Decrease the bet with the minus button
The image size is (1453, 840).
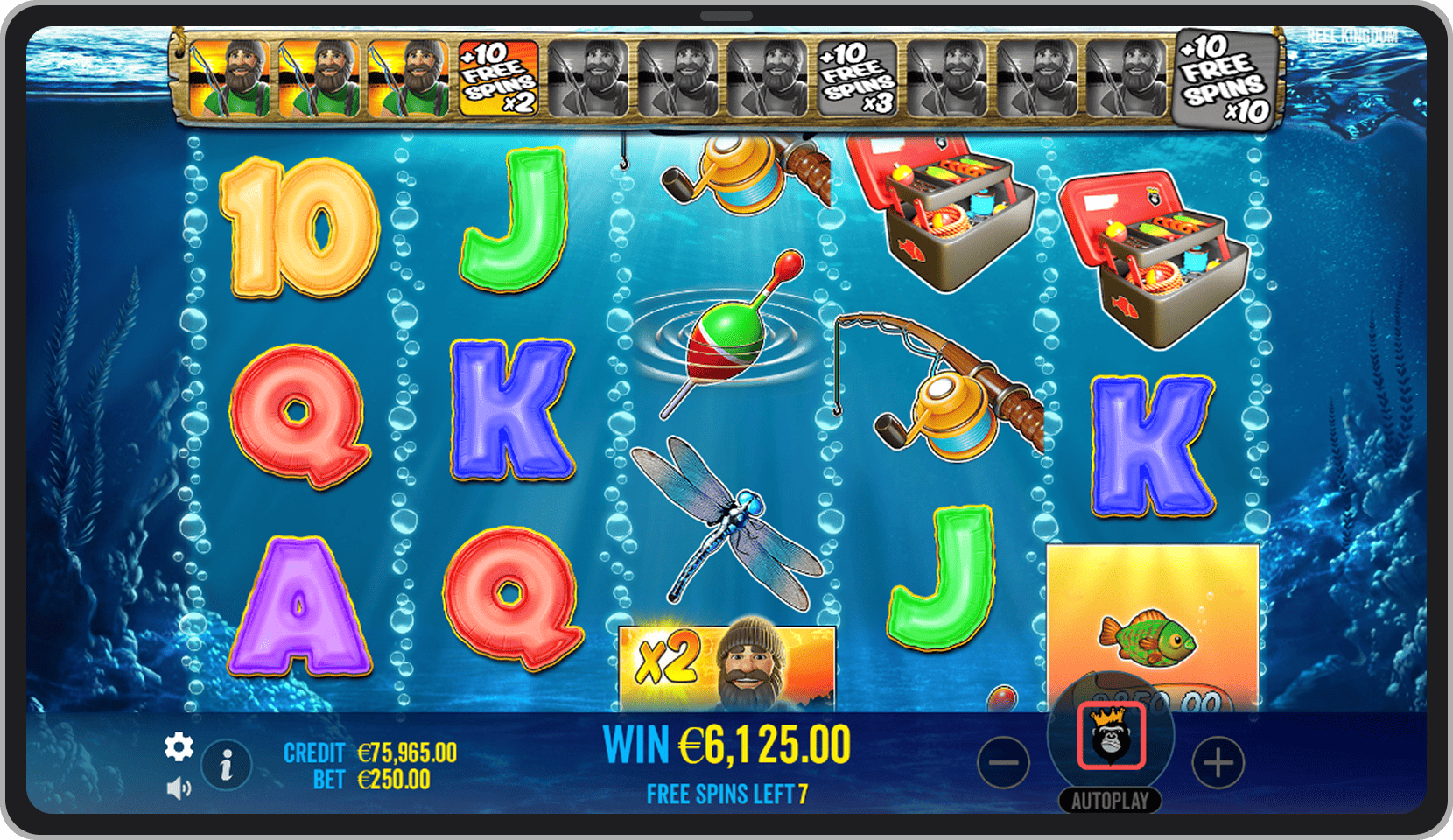1003,763
